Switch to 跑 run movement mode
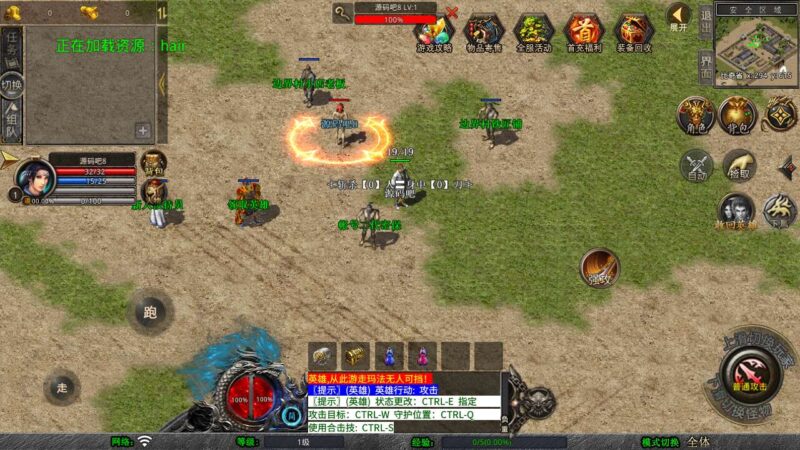800x450 pixels. pos(150,312)
